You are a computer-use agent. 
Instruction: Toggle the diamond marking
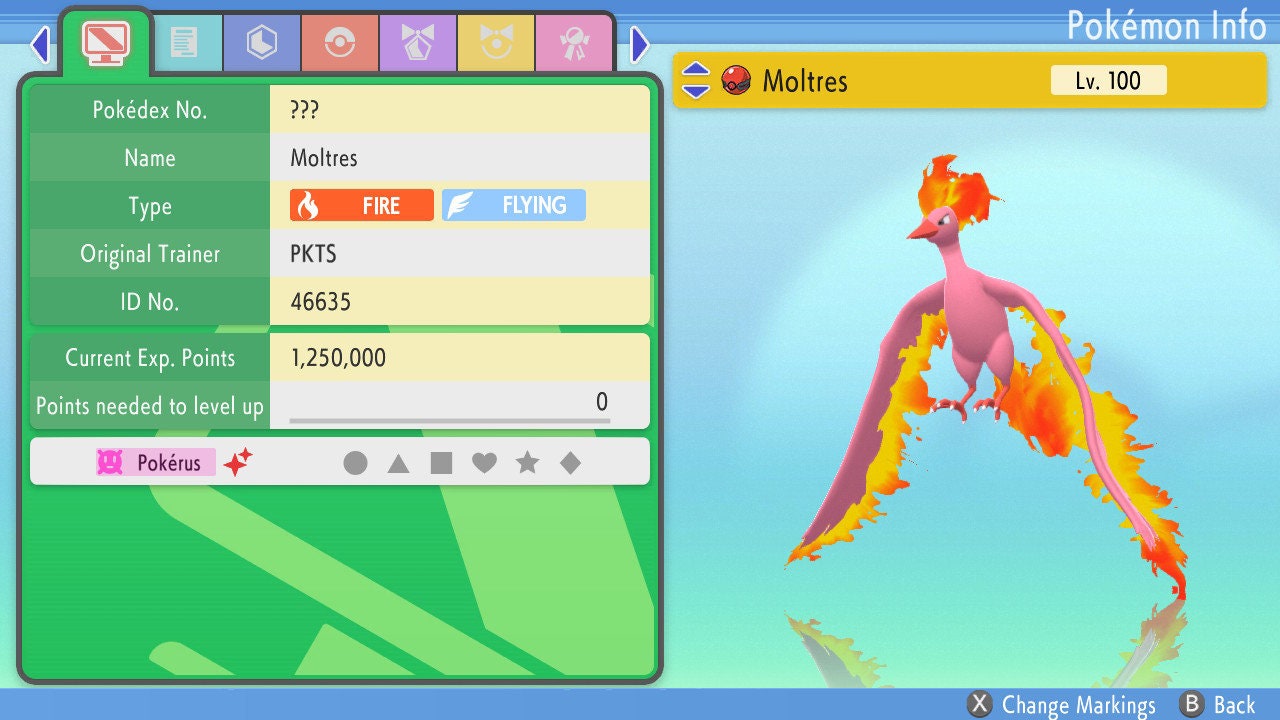coord(570,463)
